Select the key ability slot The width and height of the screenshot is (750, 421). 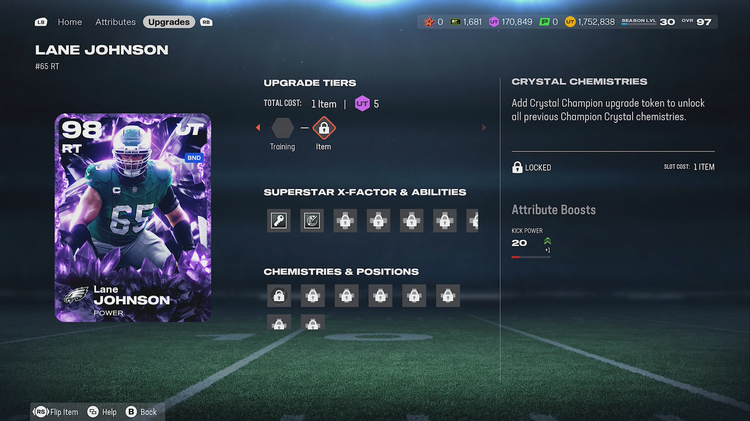click(279, 221)
